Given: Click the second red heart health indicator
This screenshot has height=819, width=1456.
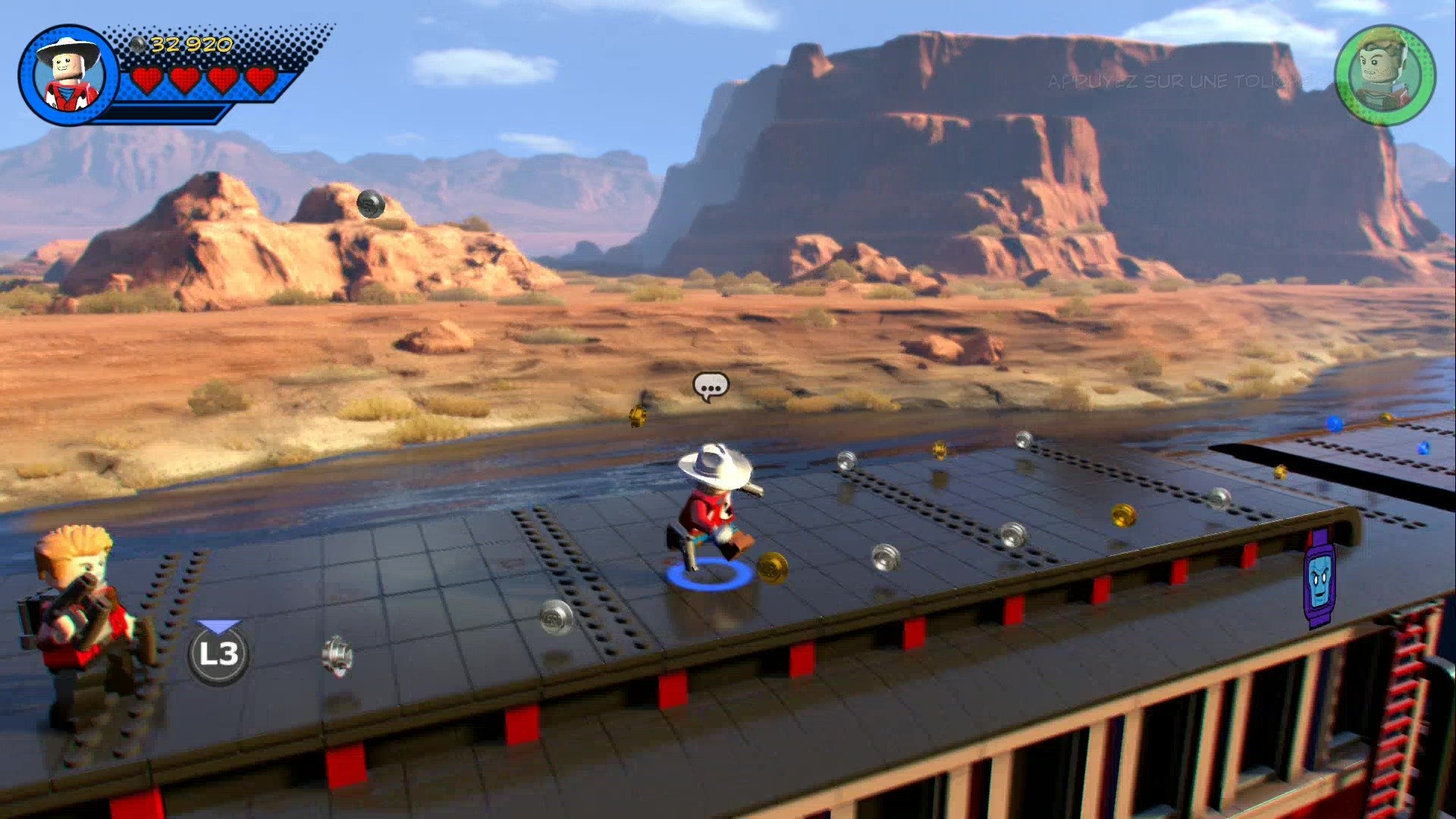Looking at the screenshot, I should [x=184, y=79].
